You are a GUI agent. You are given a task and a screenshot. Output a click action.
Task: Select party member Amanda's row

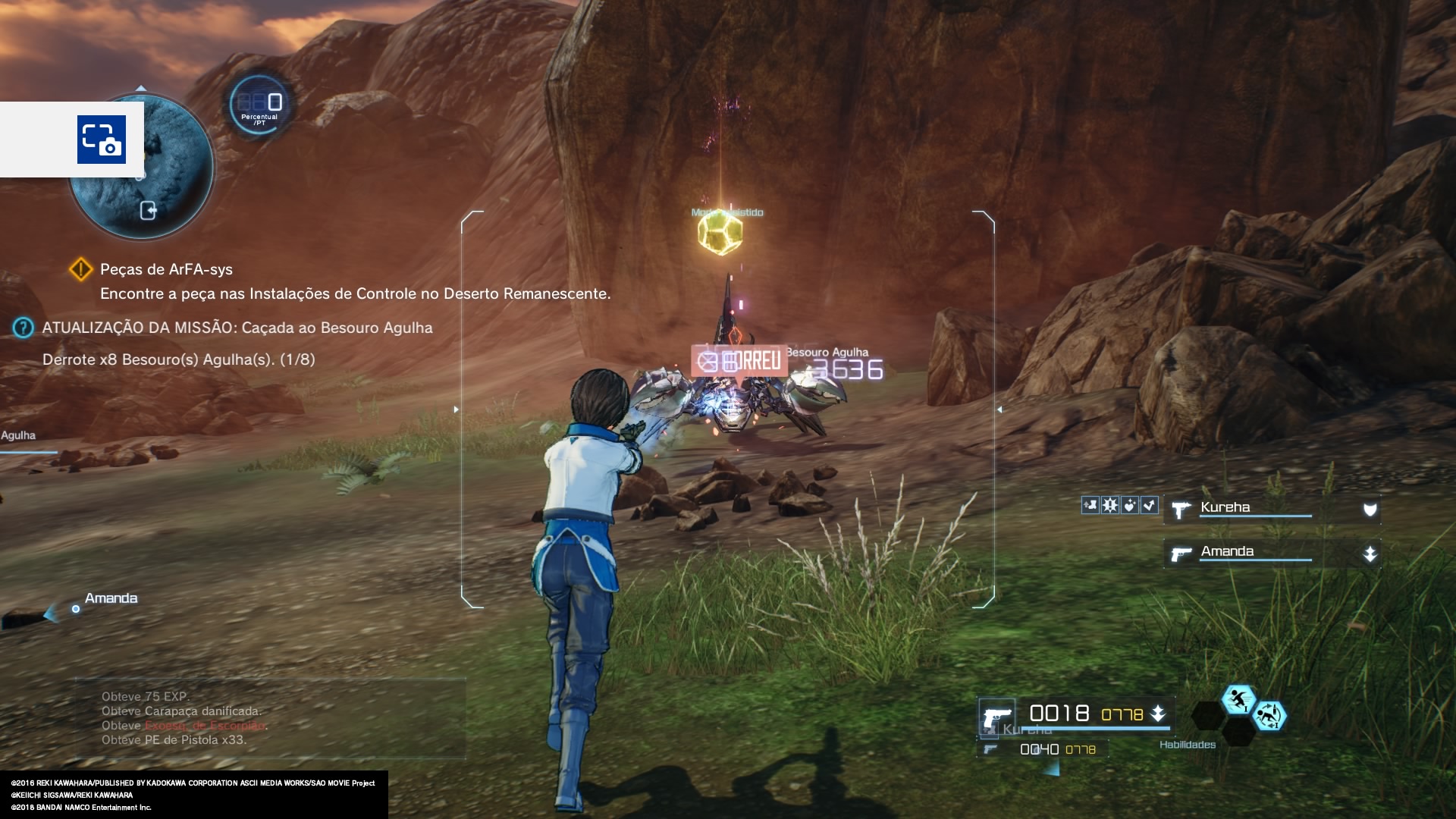tap(1272, 553)
